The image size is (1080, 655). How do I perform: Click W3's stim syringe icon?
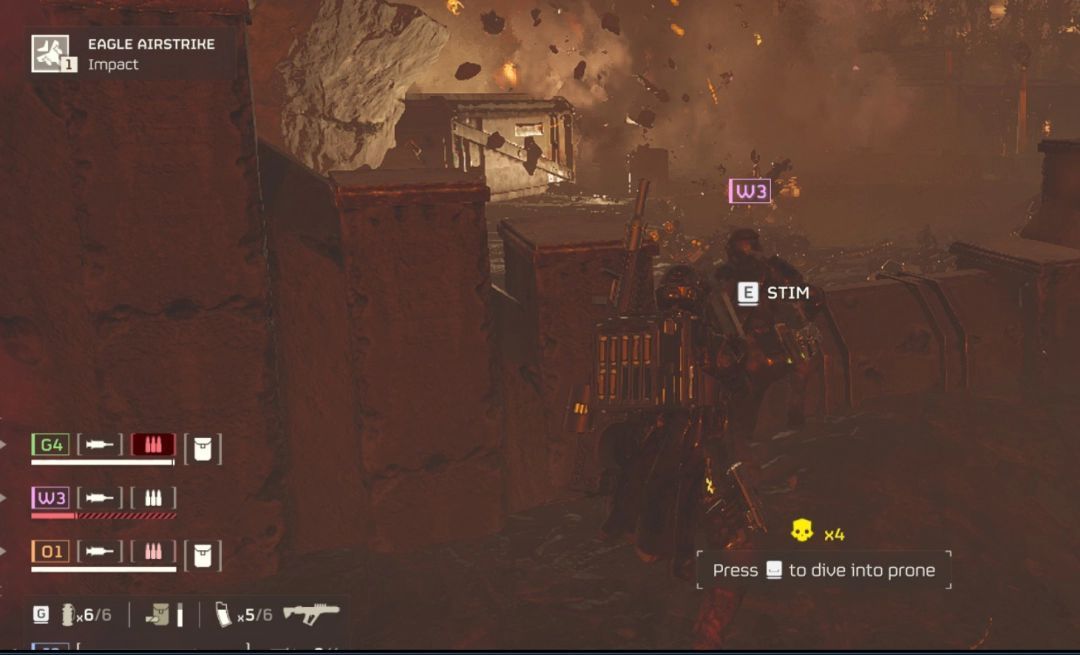100,498
